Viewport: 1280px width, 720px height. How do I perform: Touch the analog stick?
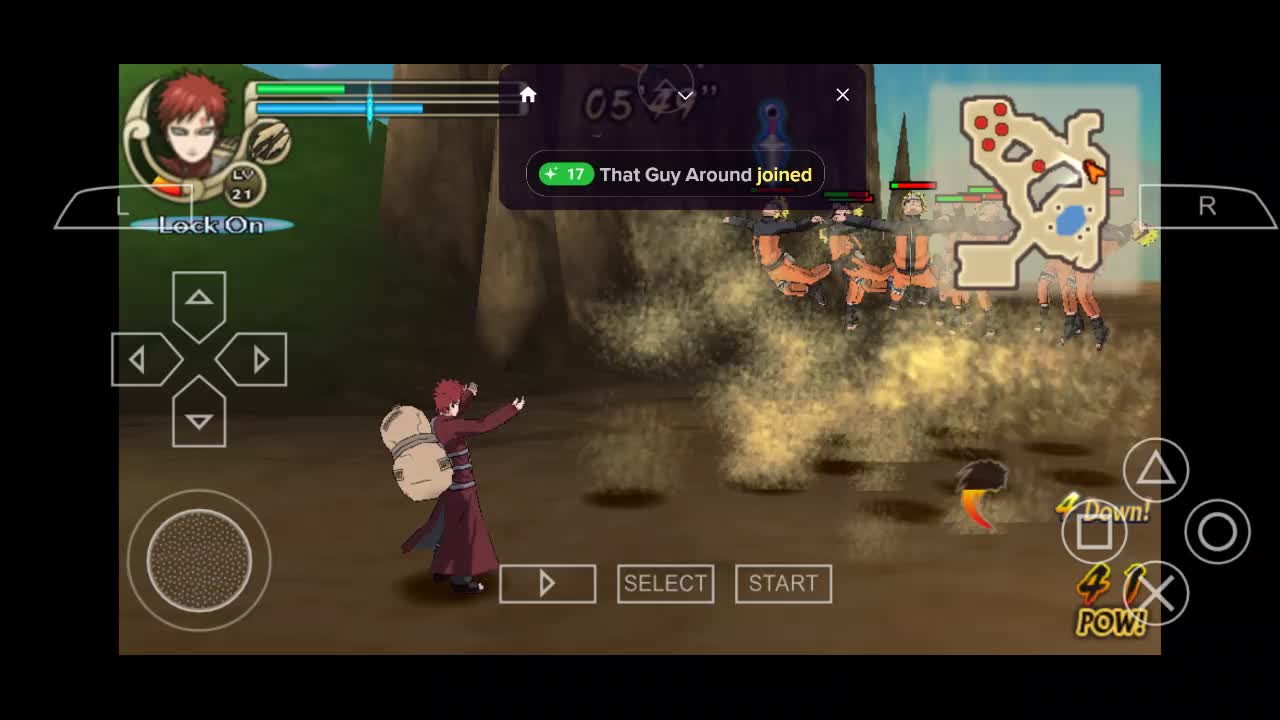pyautogui.click(x=199, y=560)
